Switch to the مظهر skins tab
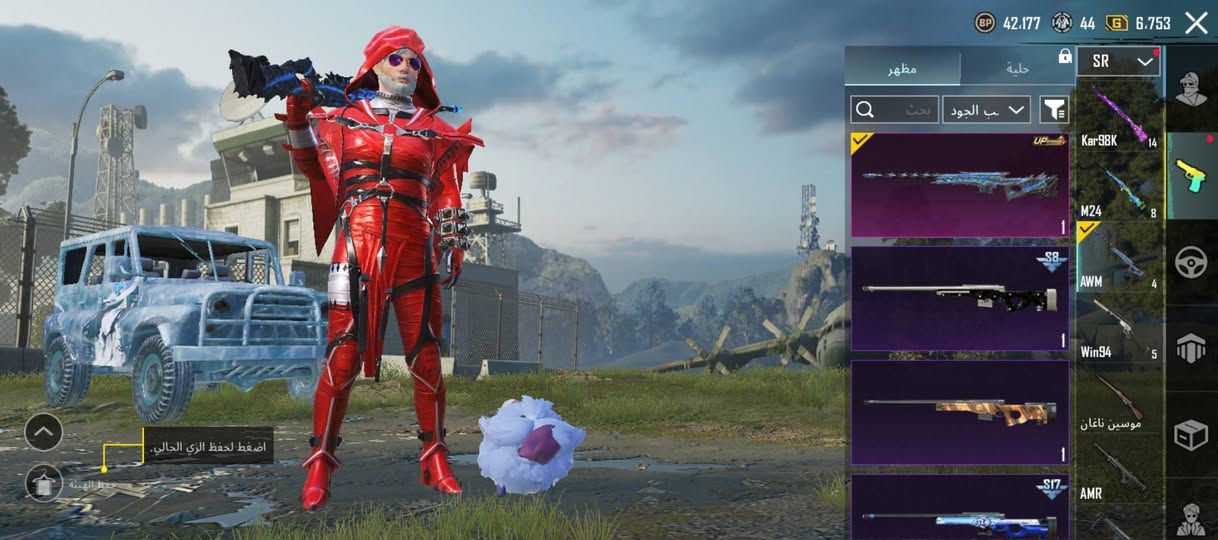 click(x=902, y=68)
